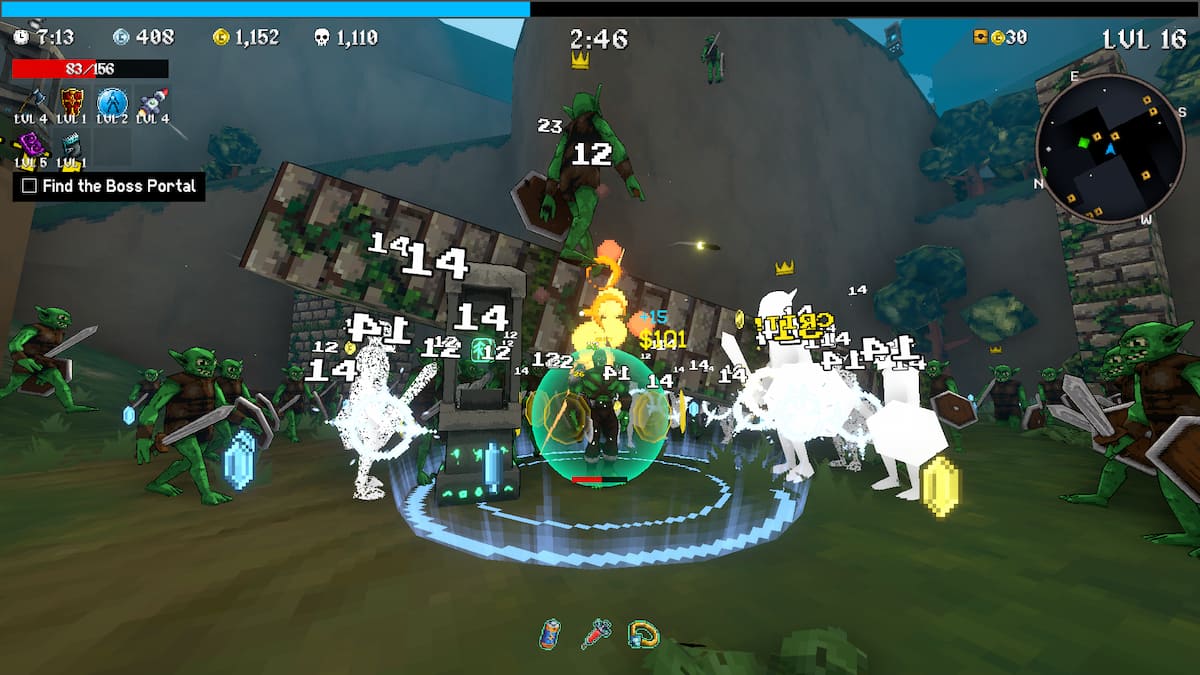Choose the rocket weapon icon

(151, 101)
